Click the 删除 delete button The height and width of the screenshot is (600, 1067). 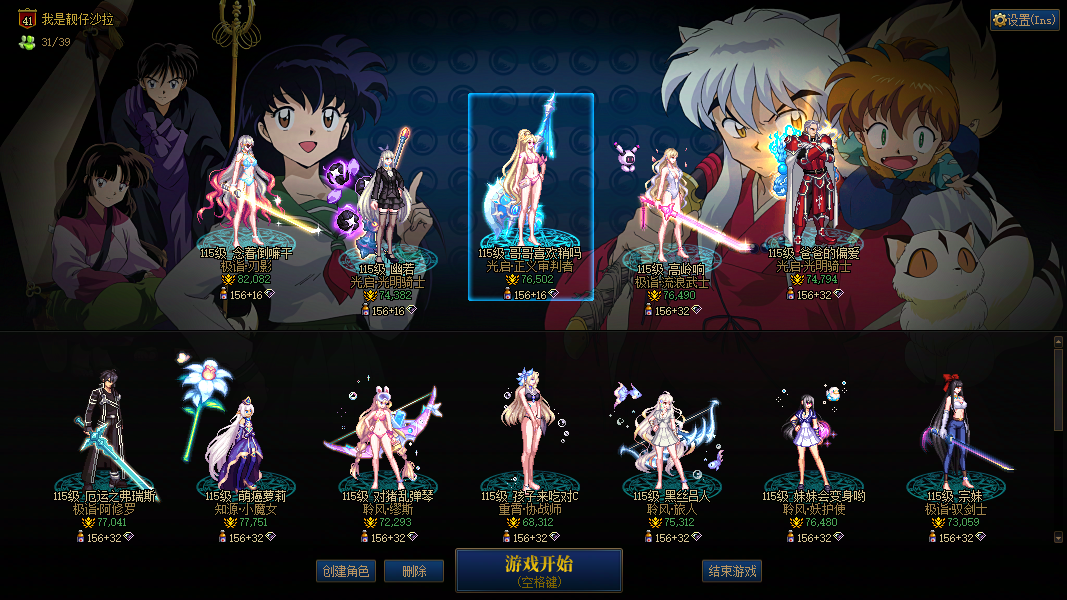click(x=414, y=571)
